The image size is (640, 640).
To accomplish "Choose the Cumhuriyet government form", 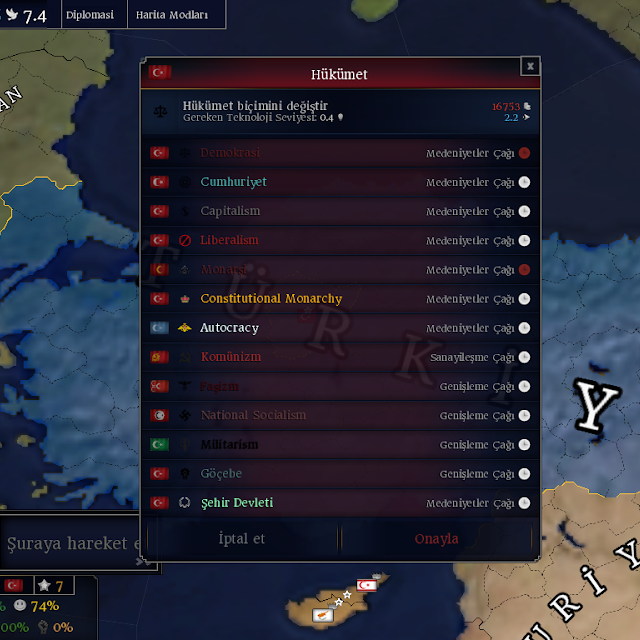I will click(340, 182).
